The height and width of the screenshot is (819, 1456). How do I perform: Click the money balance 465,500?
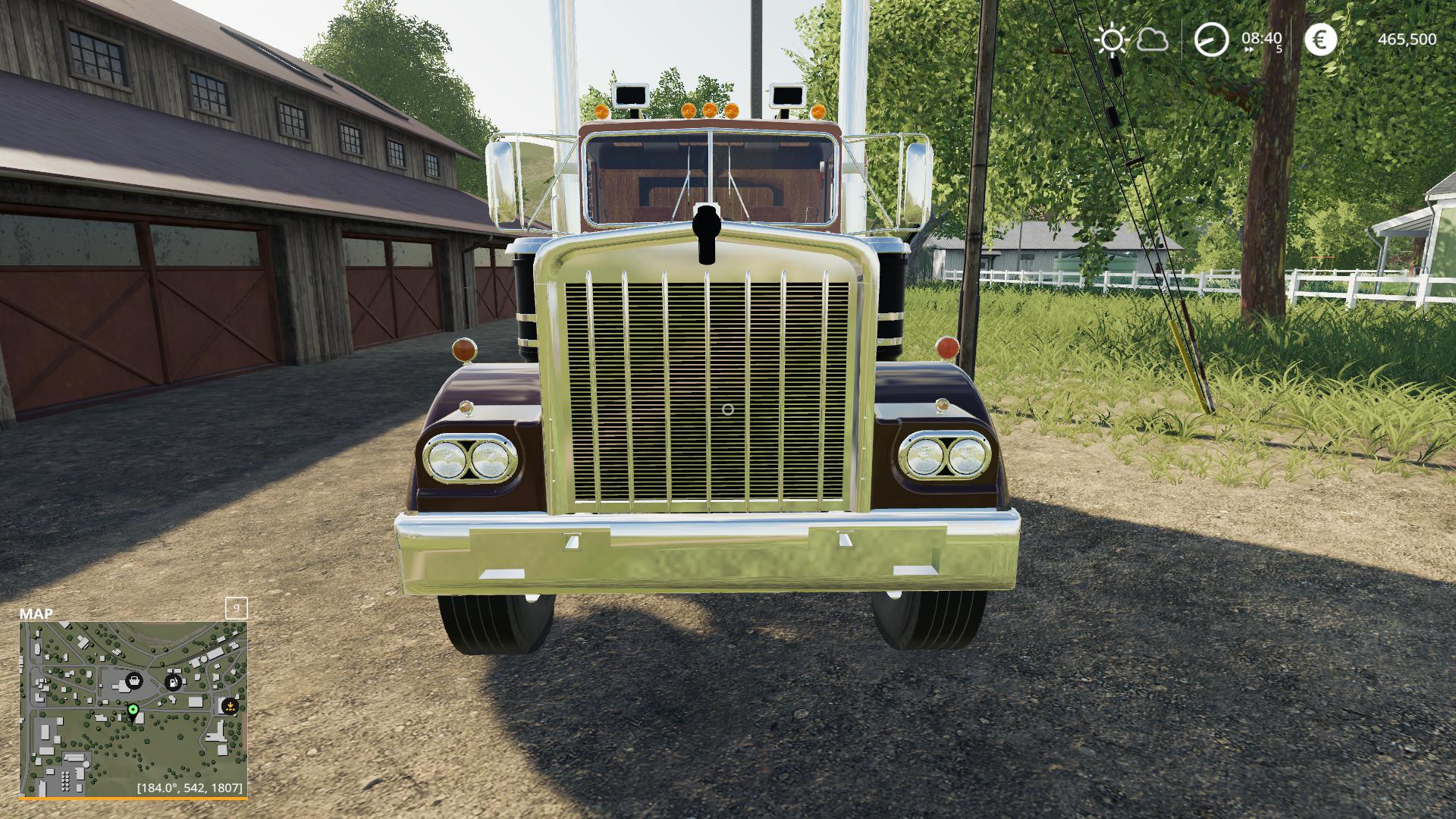(1407, 39)
